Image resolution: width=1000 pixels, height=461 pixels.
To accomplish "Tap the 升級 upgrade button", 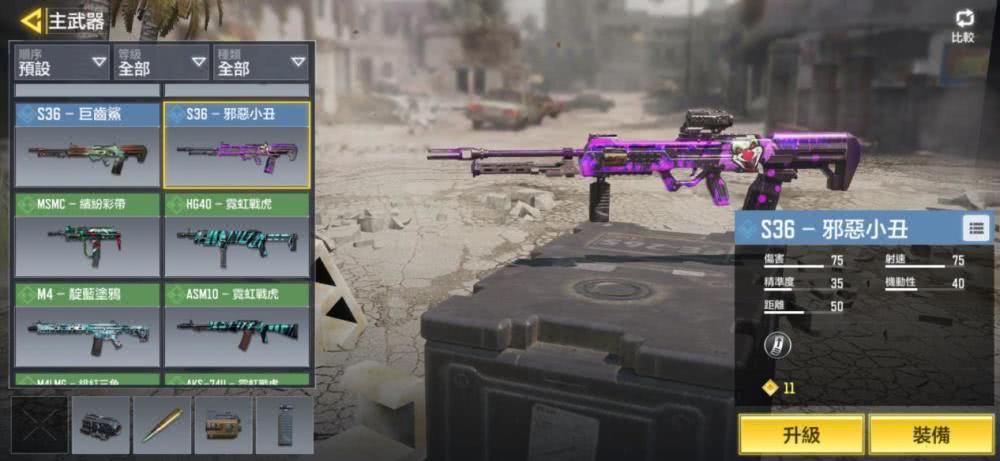I will point(801,435).
